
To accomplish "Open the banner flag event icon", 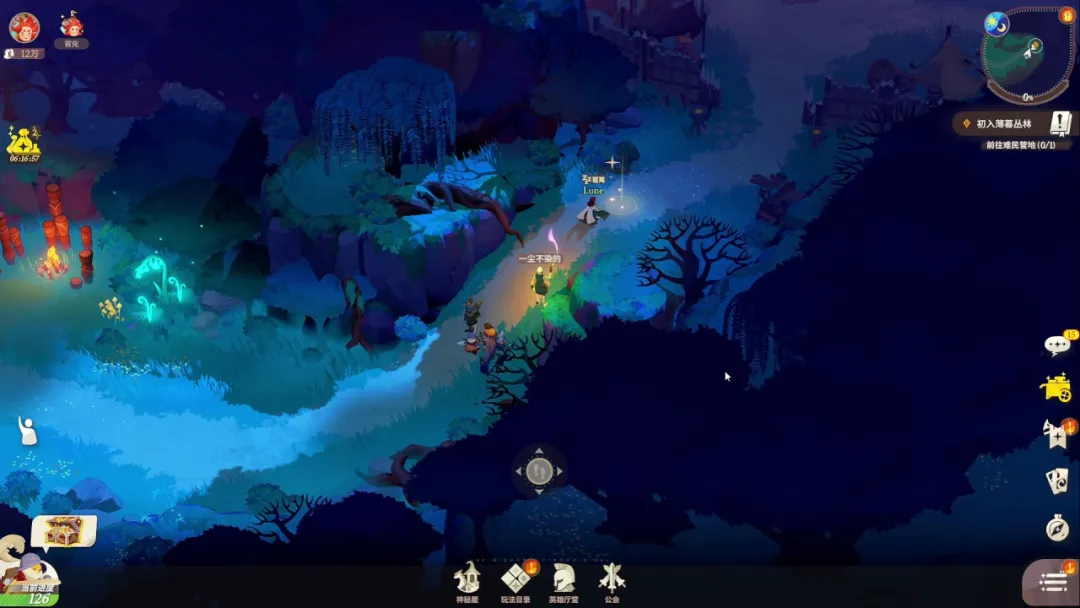I will tap(1056, 434).
